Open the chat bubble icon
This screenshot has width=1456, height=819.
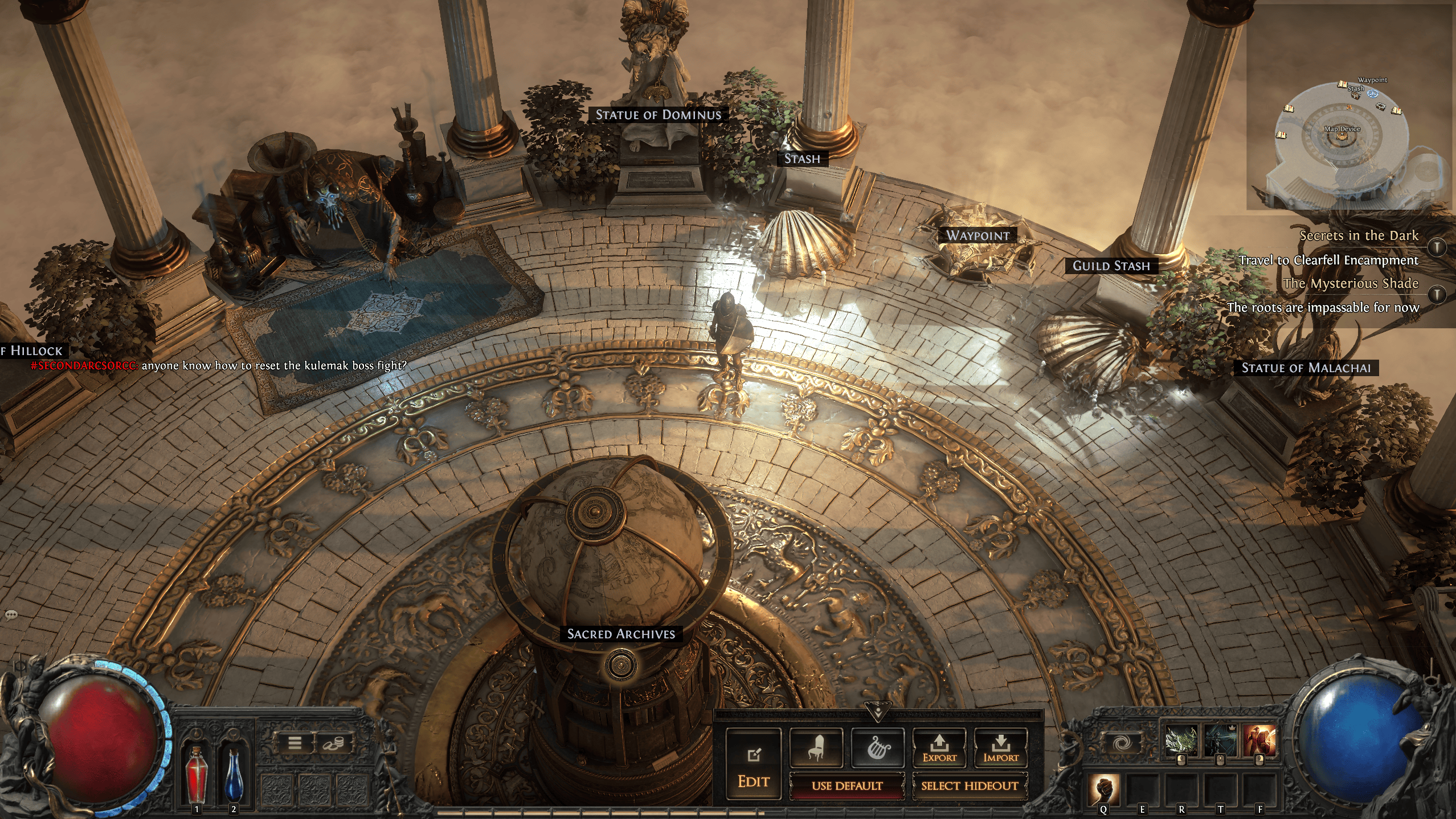[x=11, y=615]
